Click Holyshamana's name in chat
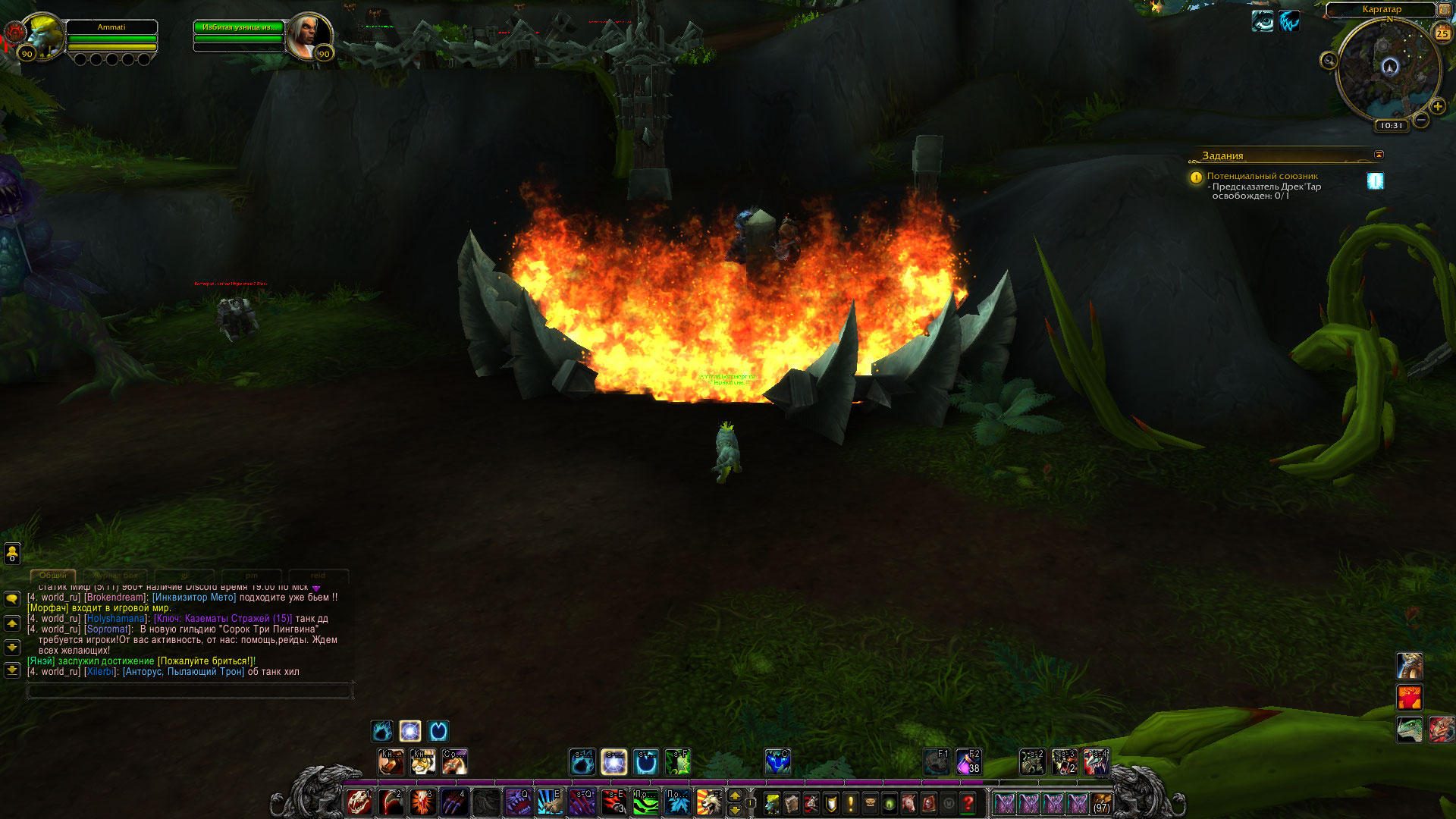Image resolution: width=1456 pixels, height=819 pixels. (x=115, y=619)
